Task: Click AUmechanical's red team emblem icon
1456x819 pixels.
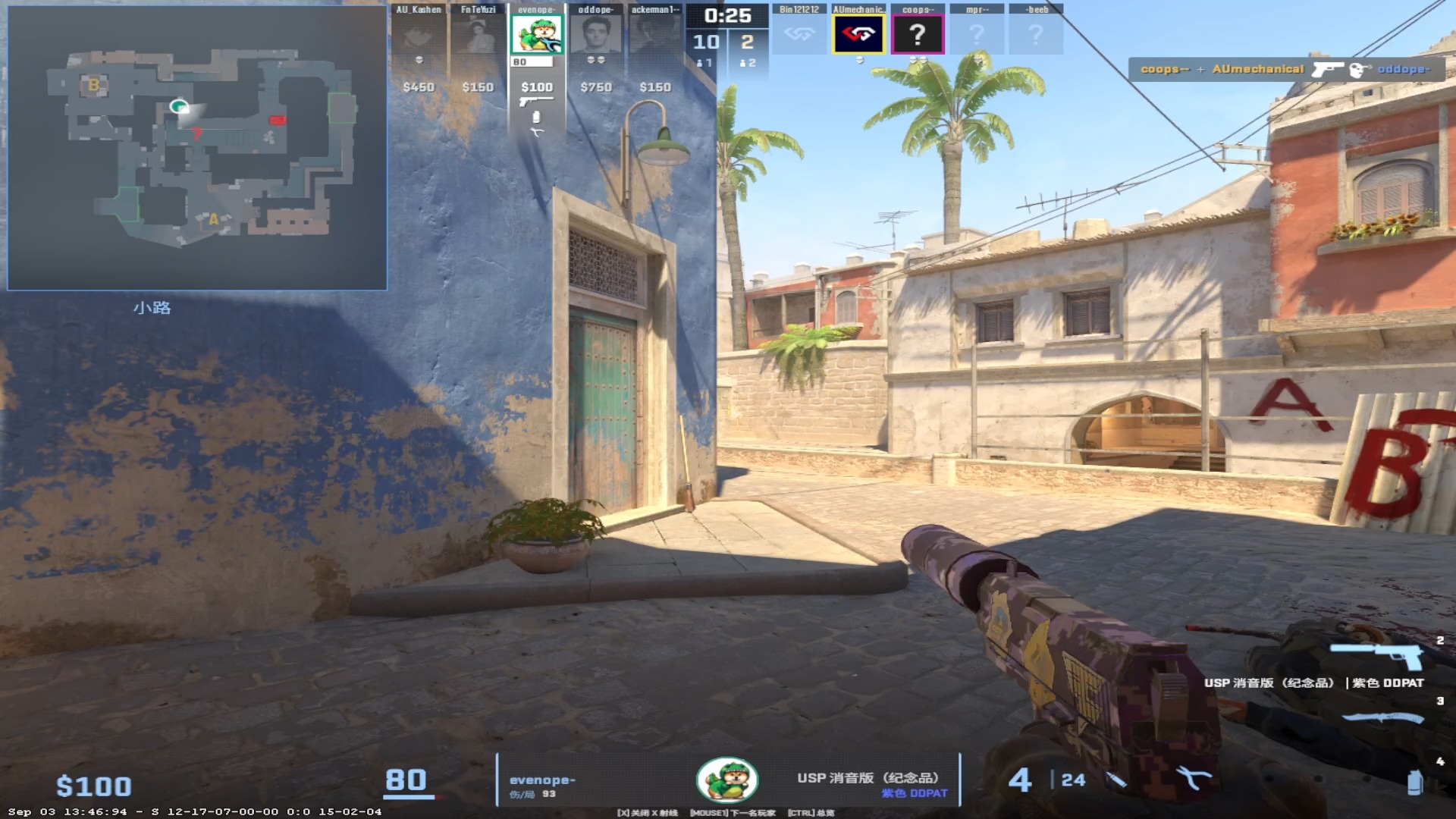Action: pyautogui.click(x=859, y=33)
